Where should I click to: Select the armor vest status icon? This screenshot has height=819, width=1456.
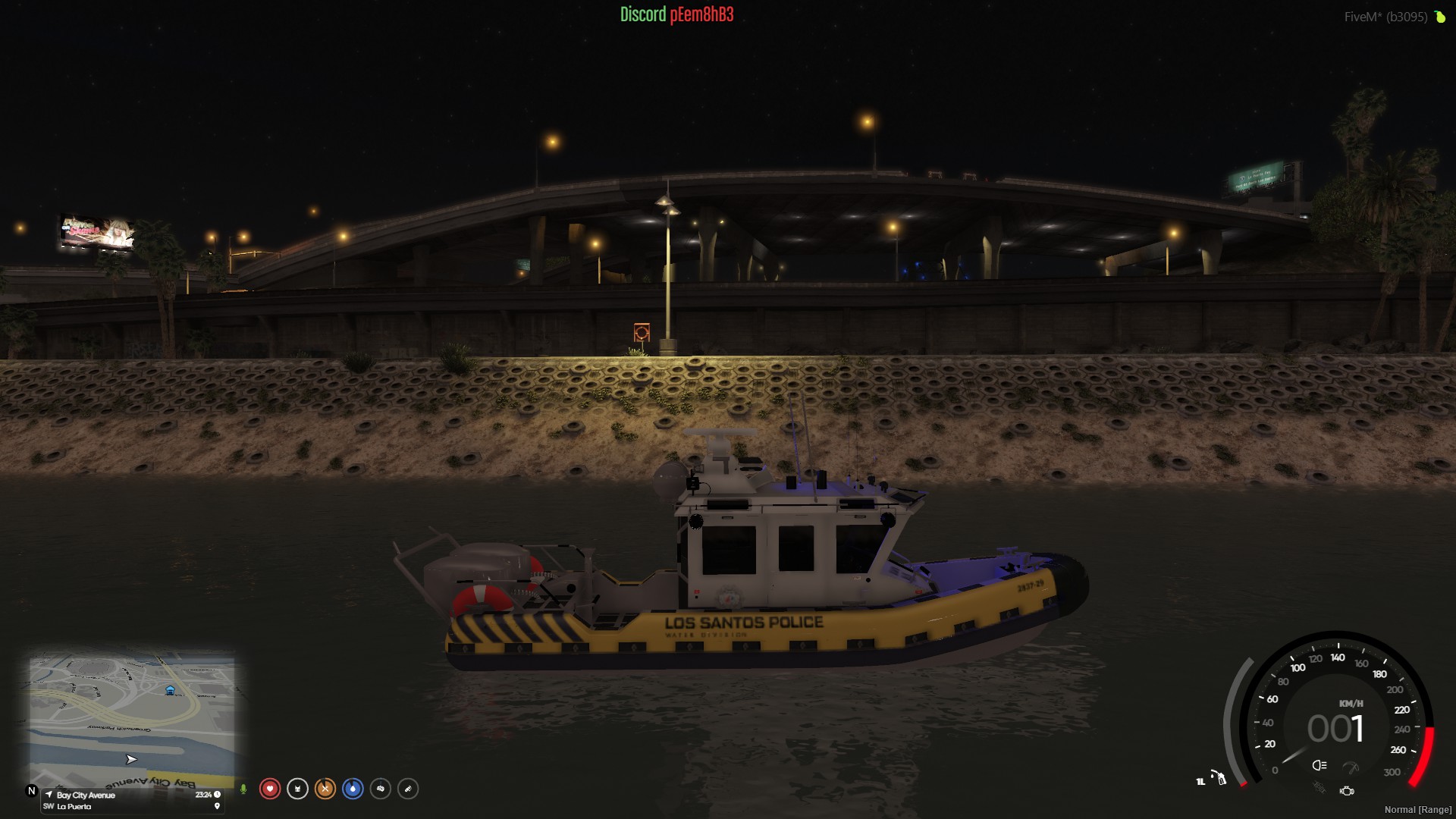[297, 789]
